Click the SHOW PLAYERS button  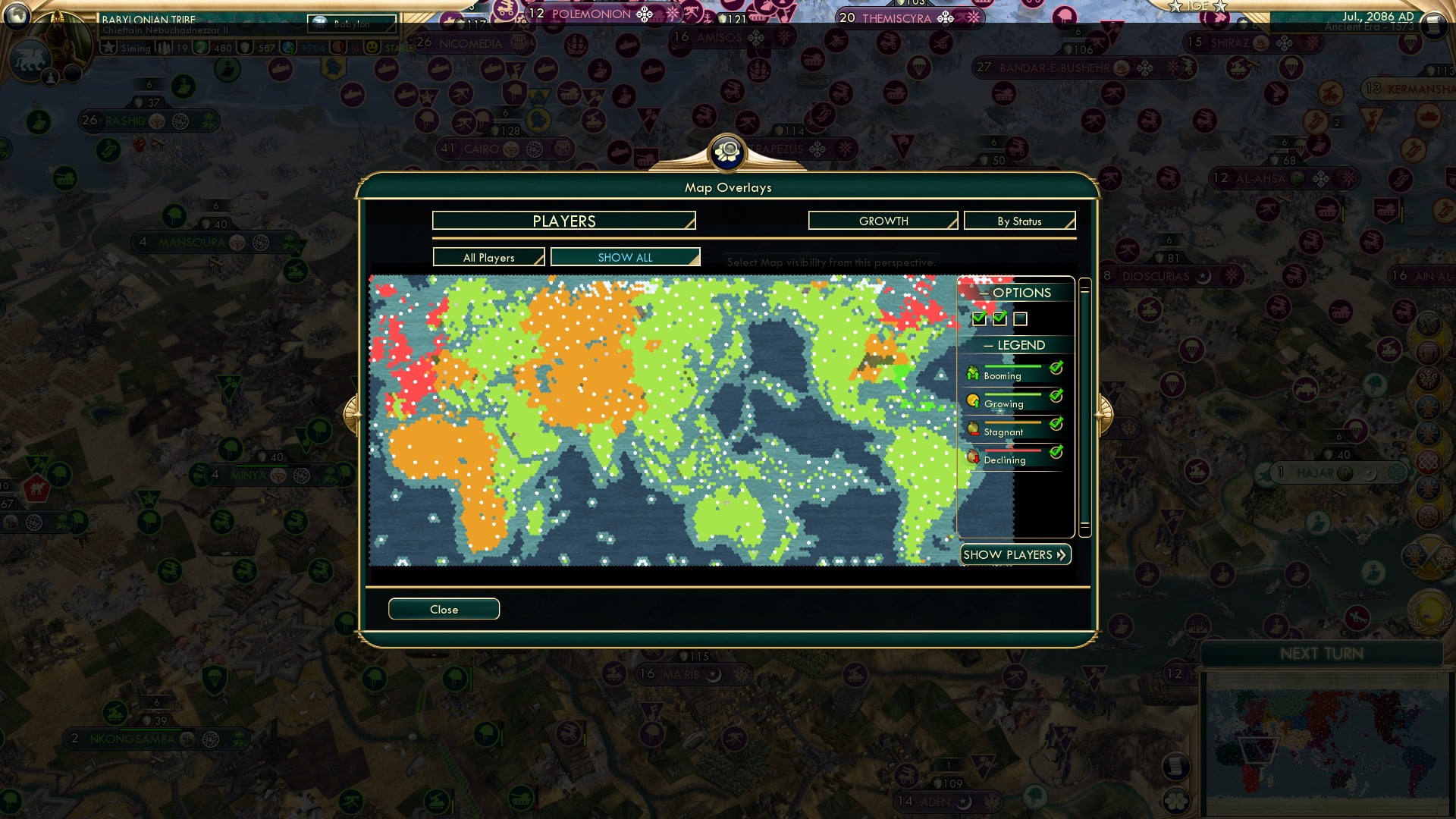coord(1015,554)
